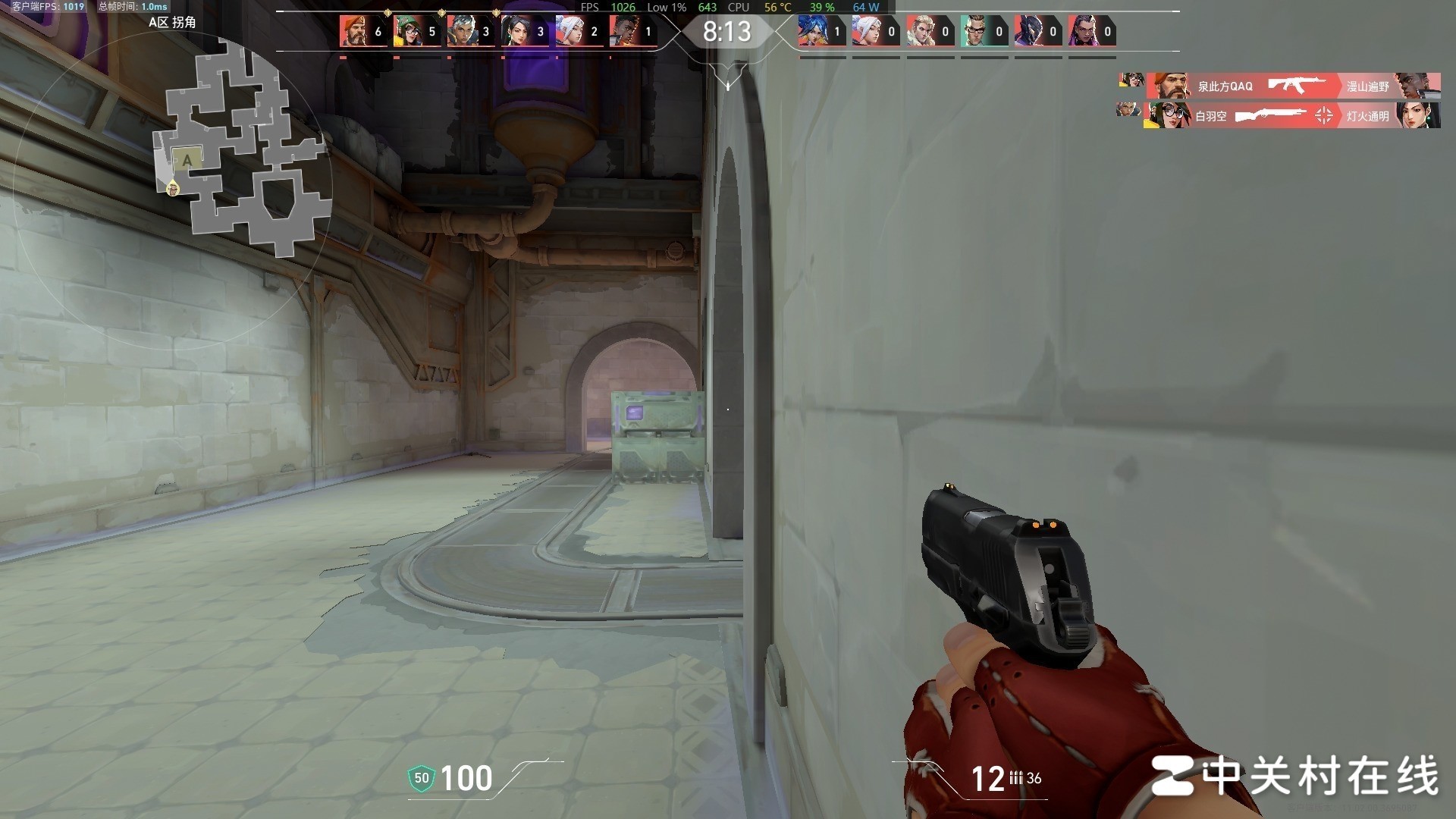The width and height of the screenshot is (1456, 819).
Task: Pick the Jett portrait showing 0 kills
Action: pyautogui.click(x=866, y=31)
